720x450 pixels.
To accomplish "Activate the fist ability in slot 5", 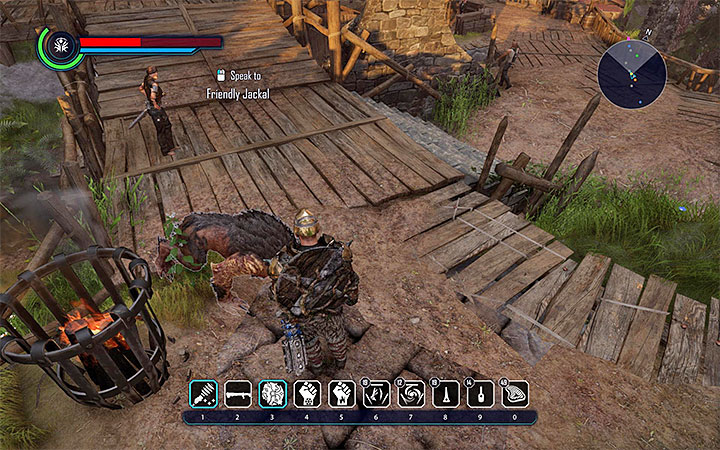I will click(x=342, y=393).
